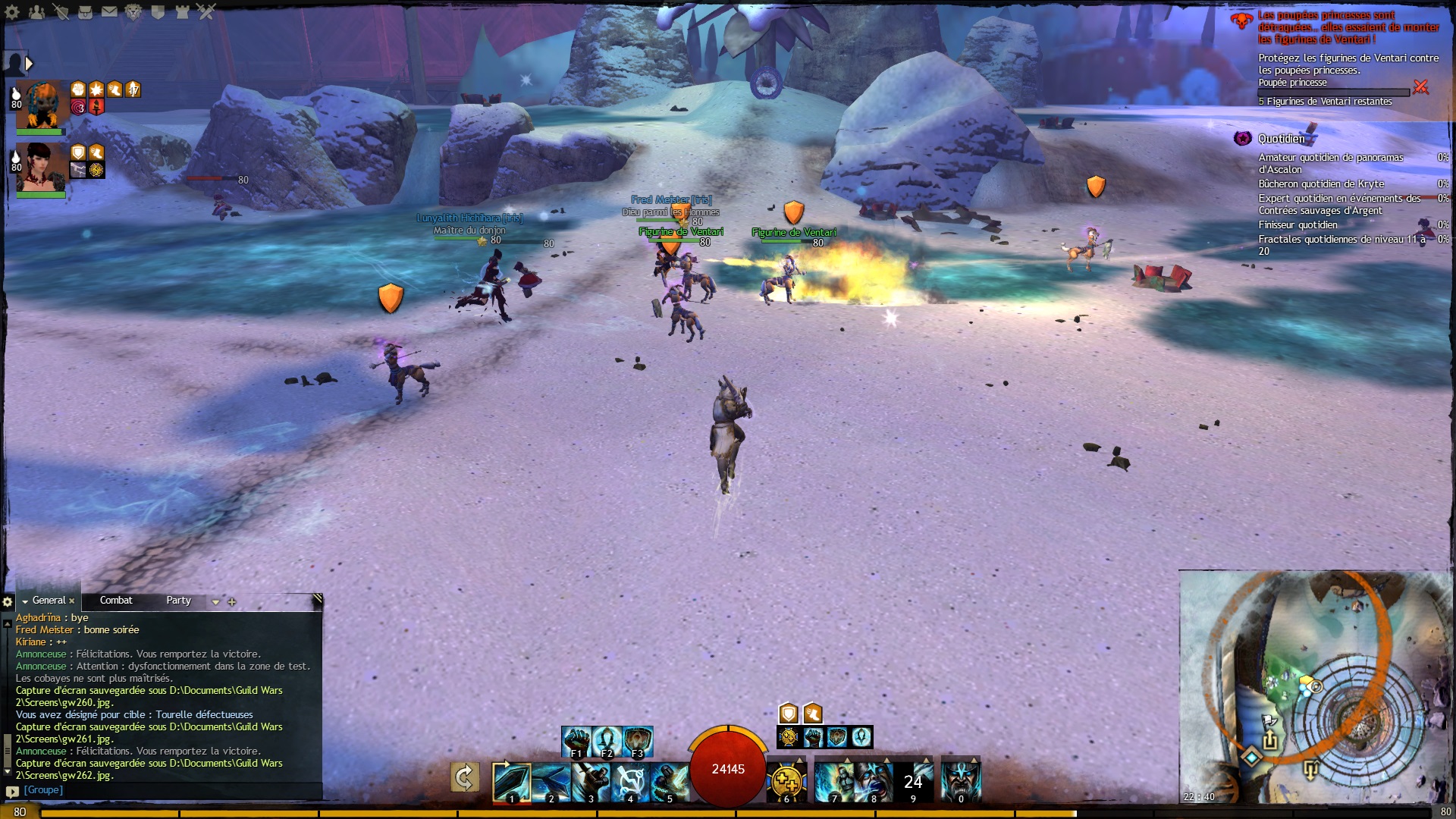Swap weapons with the arrow button
Screen dimensions: 1456x819
465,778
